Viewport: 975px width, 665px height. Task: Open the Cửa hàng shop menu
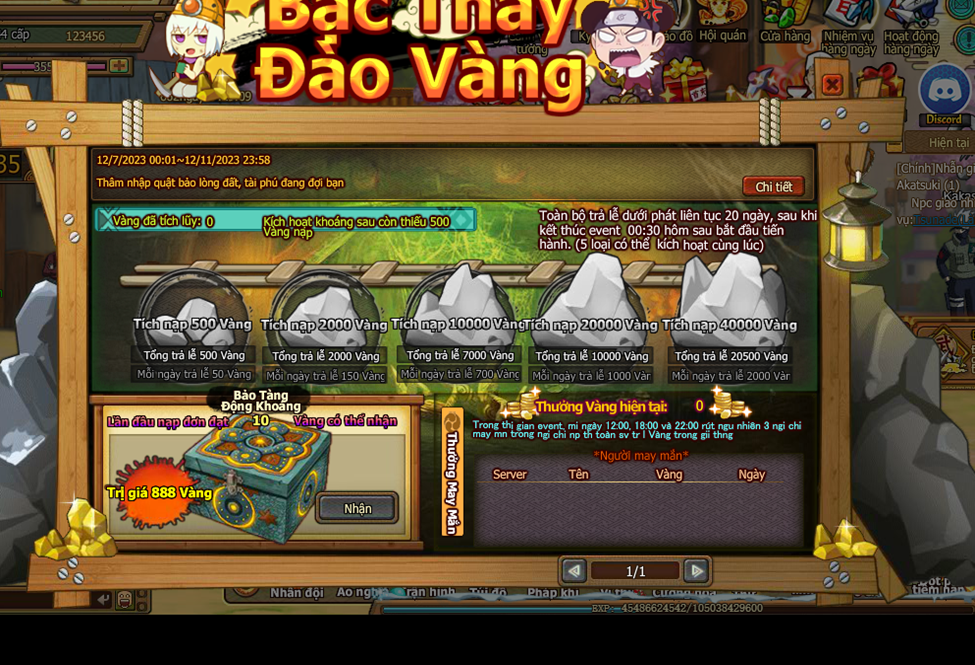(785, 22)
